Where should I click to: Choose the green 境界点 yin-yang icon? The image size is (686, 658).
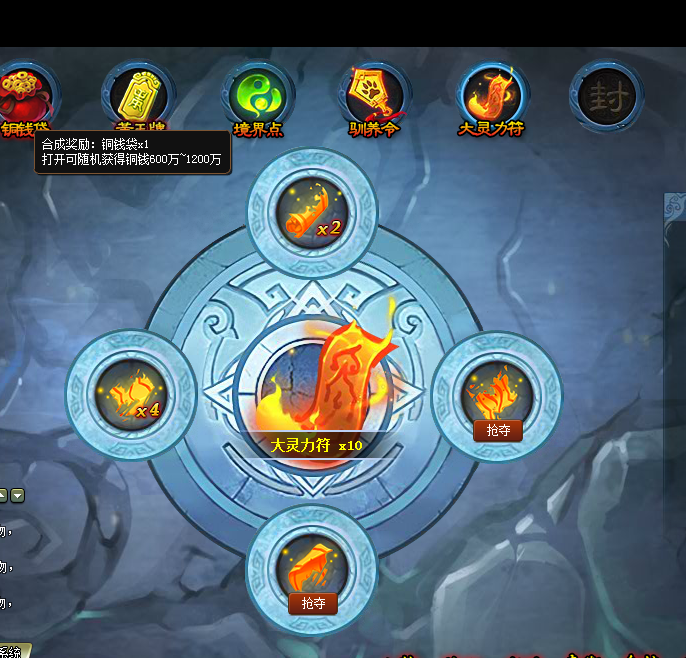(257, 96)
